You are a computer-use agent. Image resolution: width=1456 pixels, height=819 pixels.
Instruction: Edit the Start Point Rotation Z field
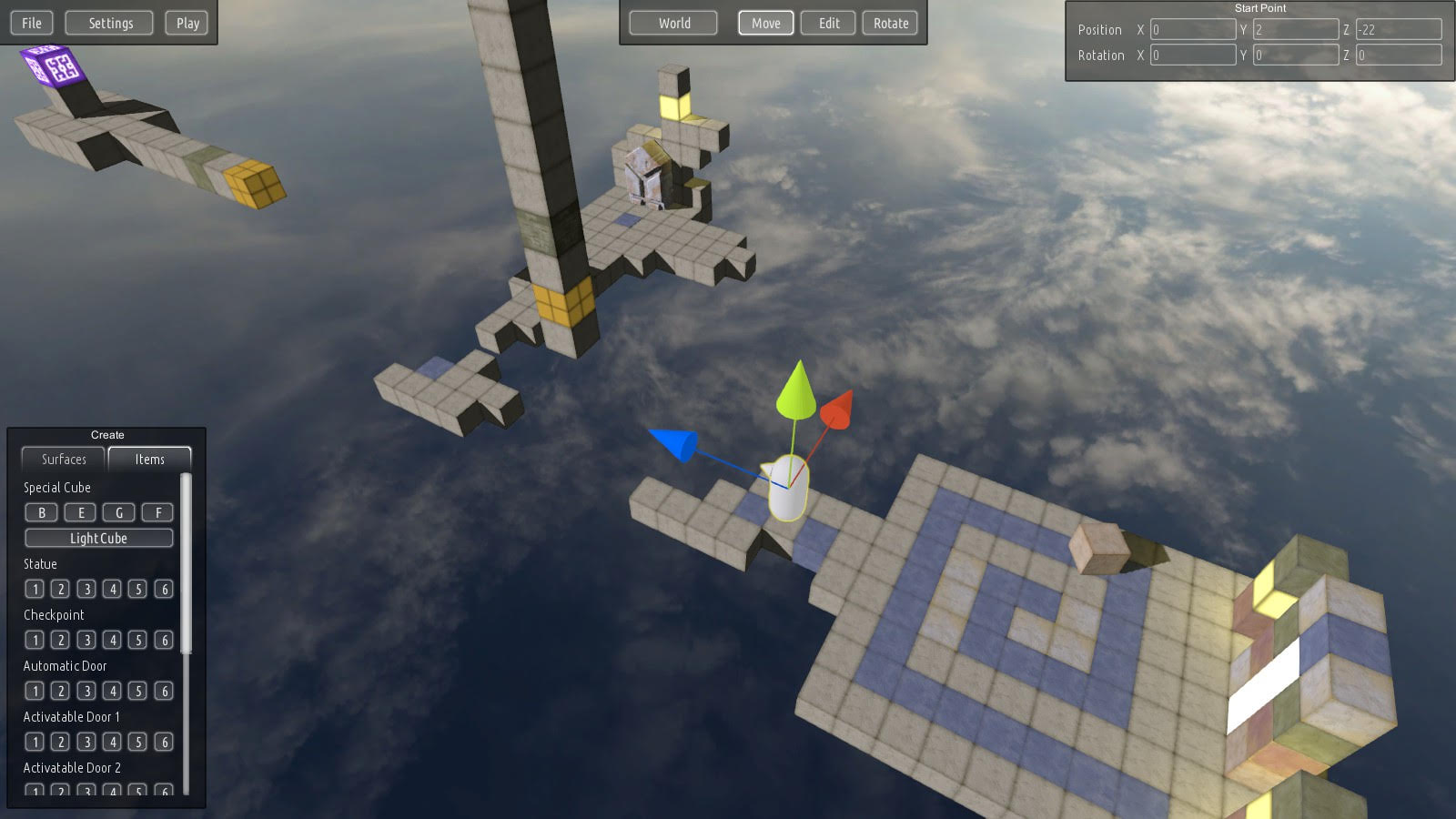(1398, 55)
